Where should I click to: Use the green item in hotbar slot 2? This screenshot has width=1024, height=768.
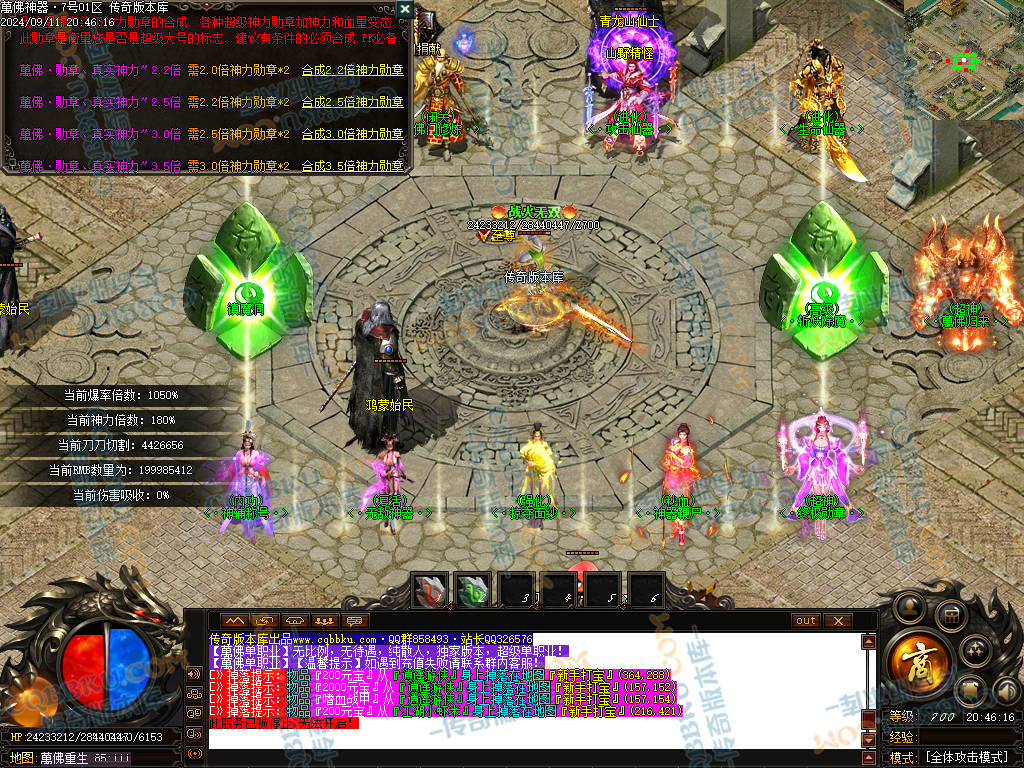[x=473, y=591]
